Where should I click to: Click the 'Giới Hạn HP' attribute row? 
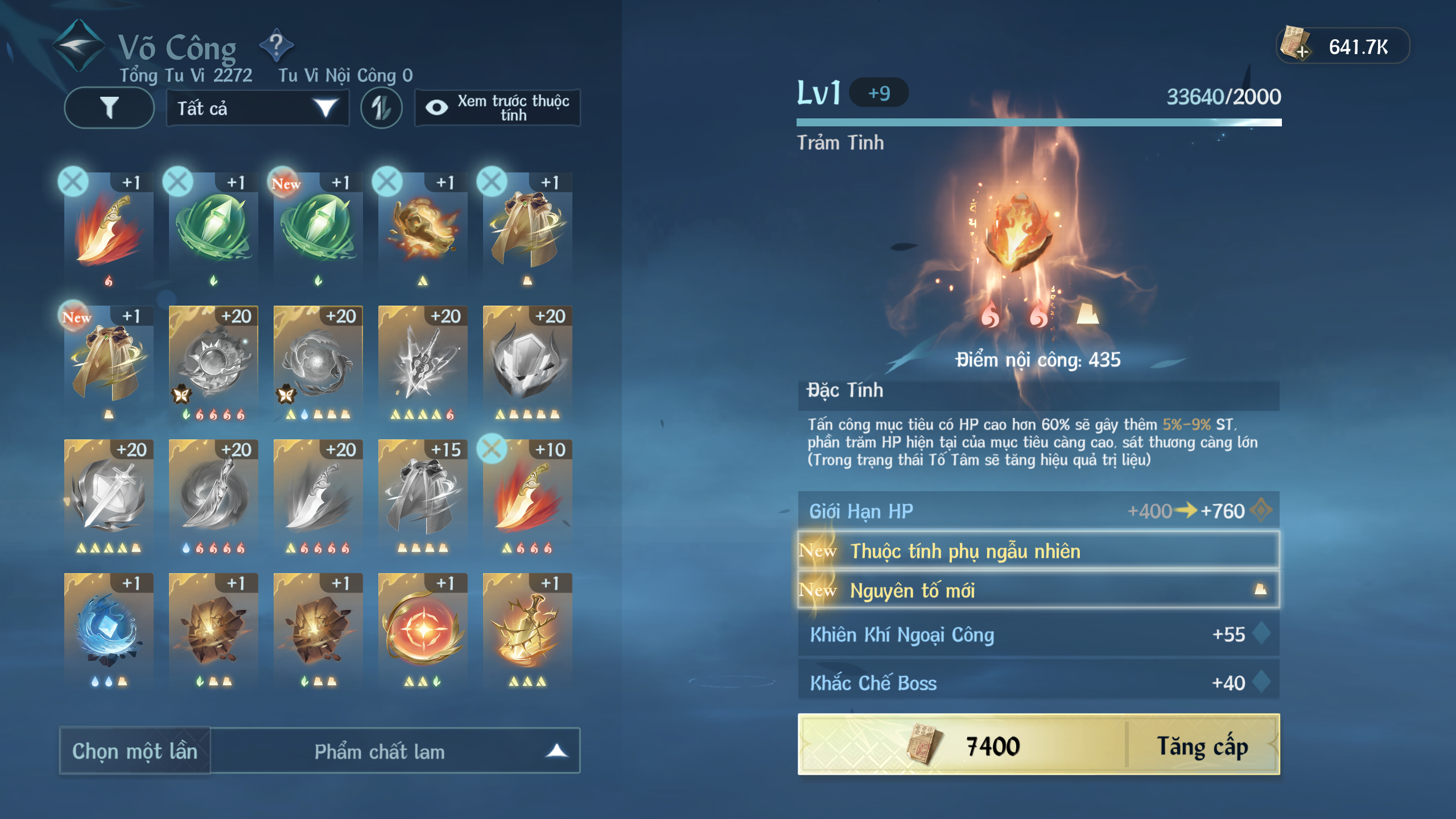click(x=1038, y=511)
